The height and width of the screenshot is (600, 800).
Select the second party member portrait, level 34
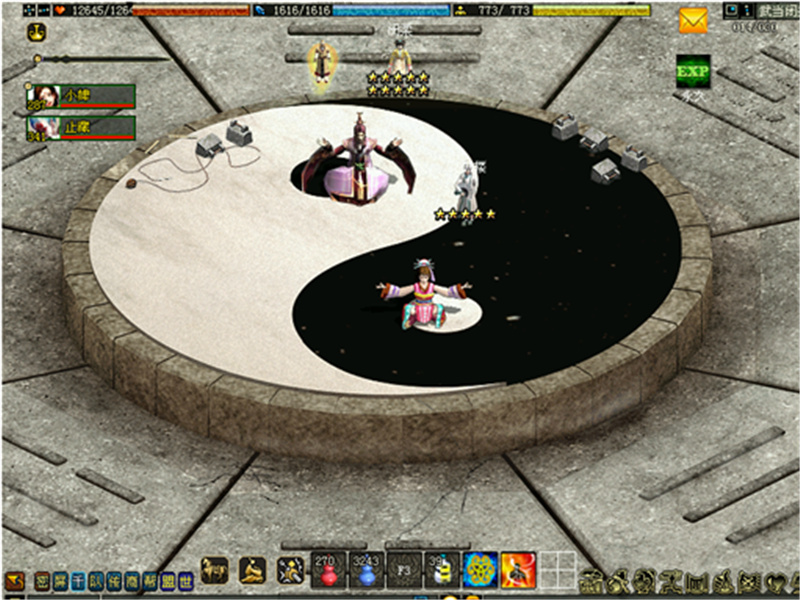coord(44,128)
